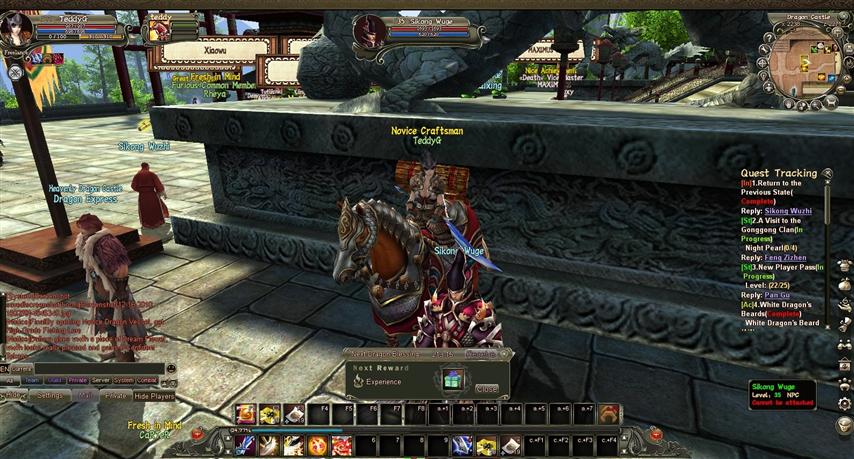
Task: Open the Server chat channel tab
Action: click(100, 381)
